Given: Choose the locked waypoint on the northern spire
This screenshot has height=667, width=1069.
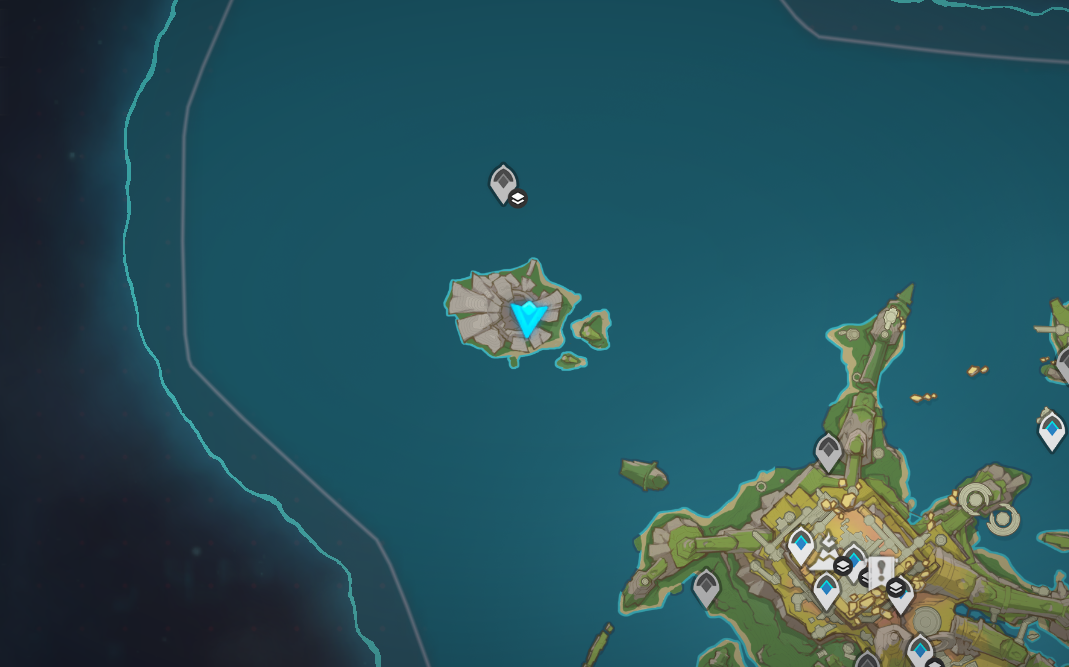Looking at the screenshot, I should point(828,452).
